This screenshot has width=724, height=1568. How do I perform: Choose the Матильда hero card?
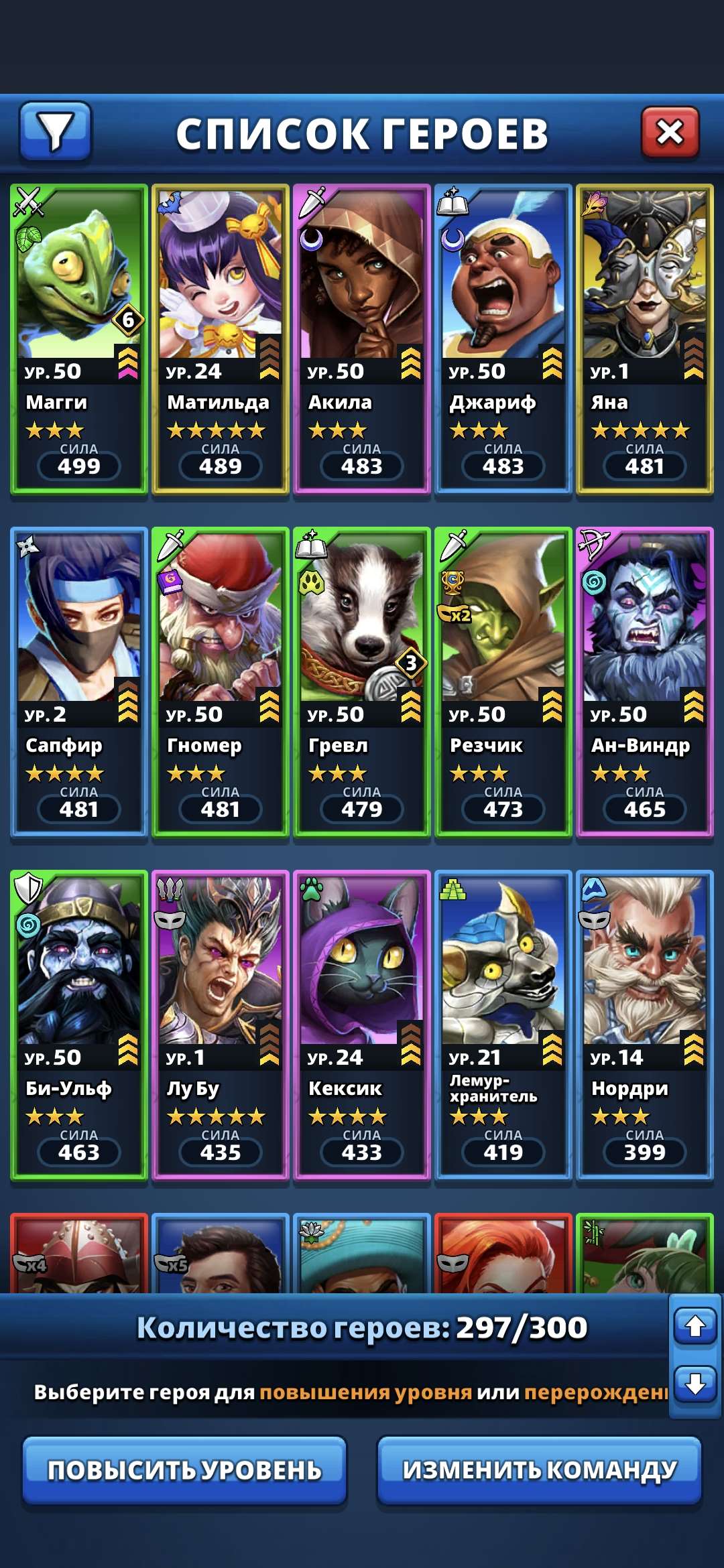coord(221,339)
